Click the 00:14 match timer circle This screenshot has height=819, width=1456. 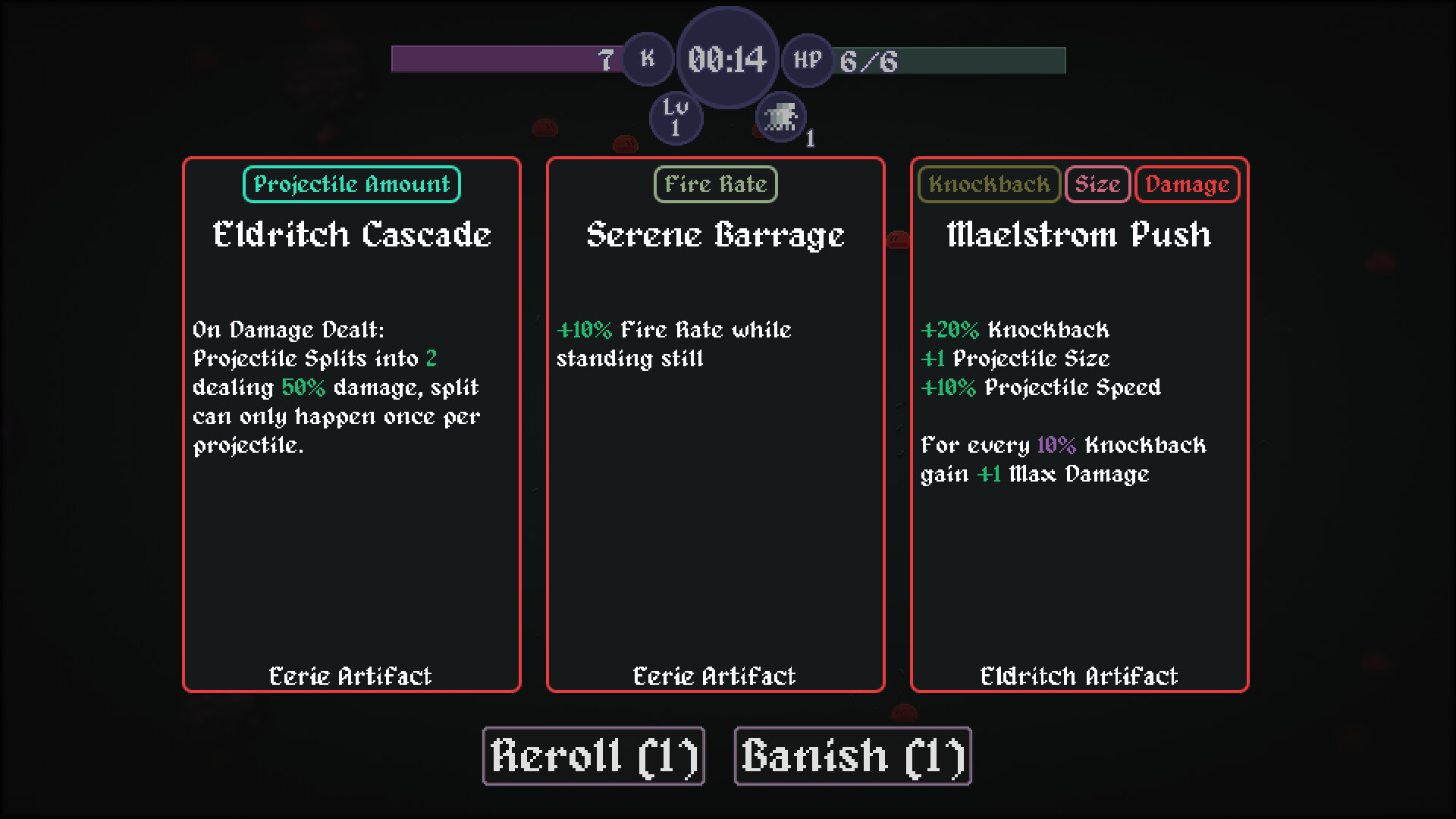coord(726,61)
